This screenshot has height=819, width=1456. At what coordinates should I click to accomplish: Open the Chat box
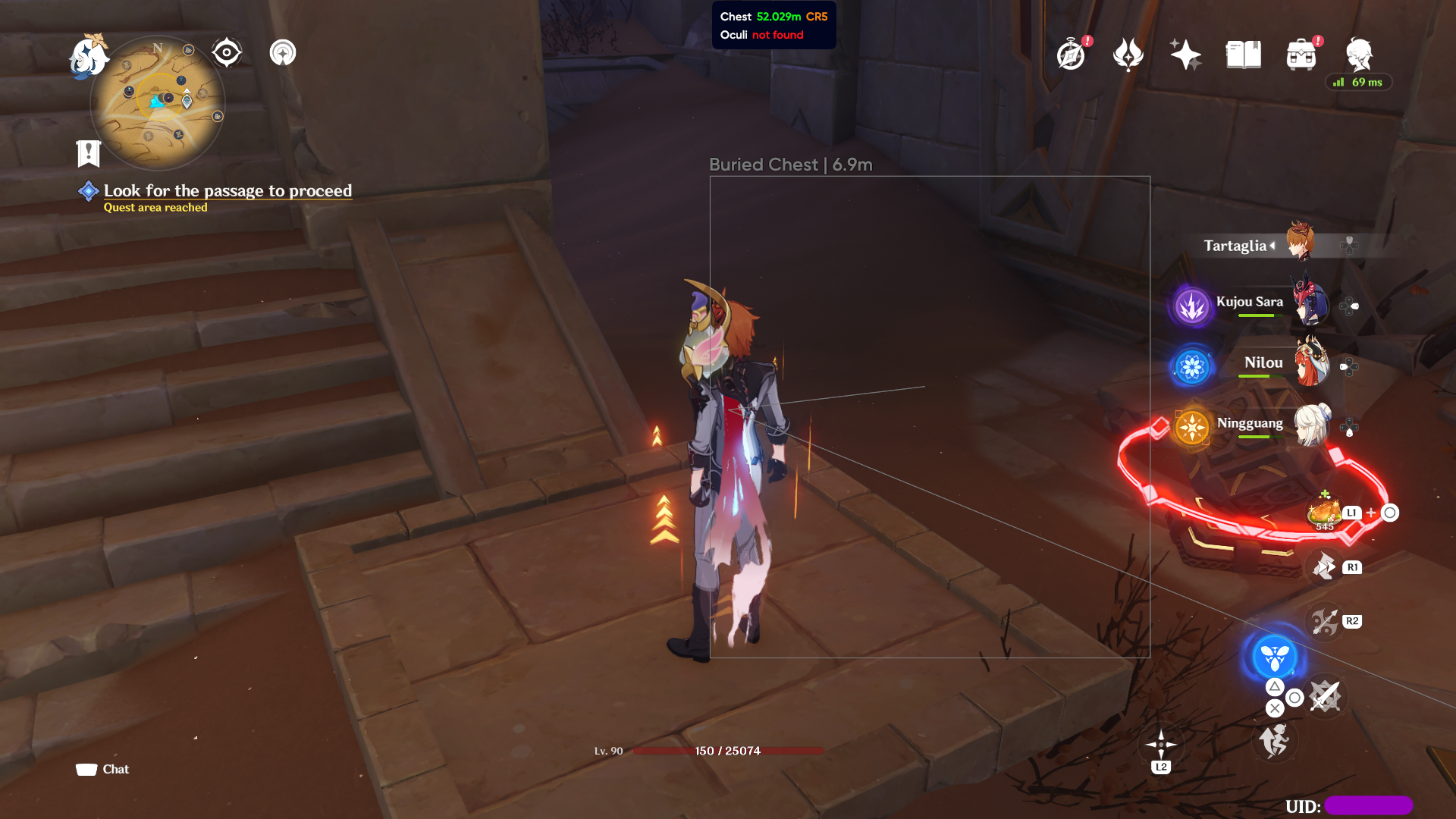(x=103, y=770)
